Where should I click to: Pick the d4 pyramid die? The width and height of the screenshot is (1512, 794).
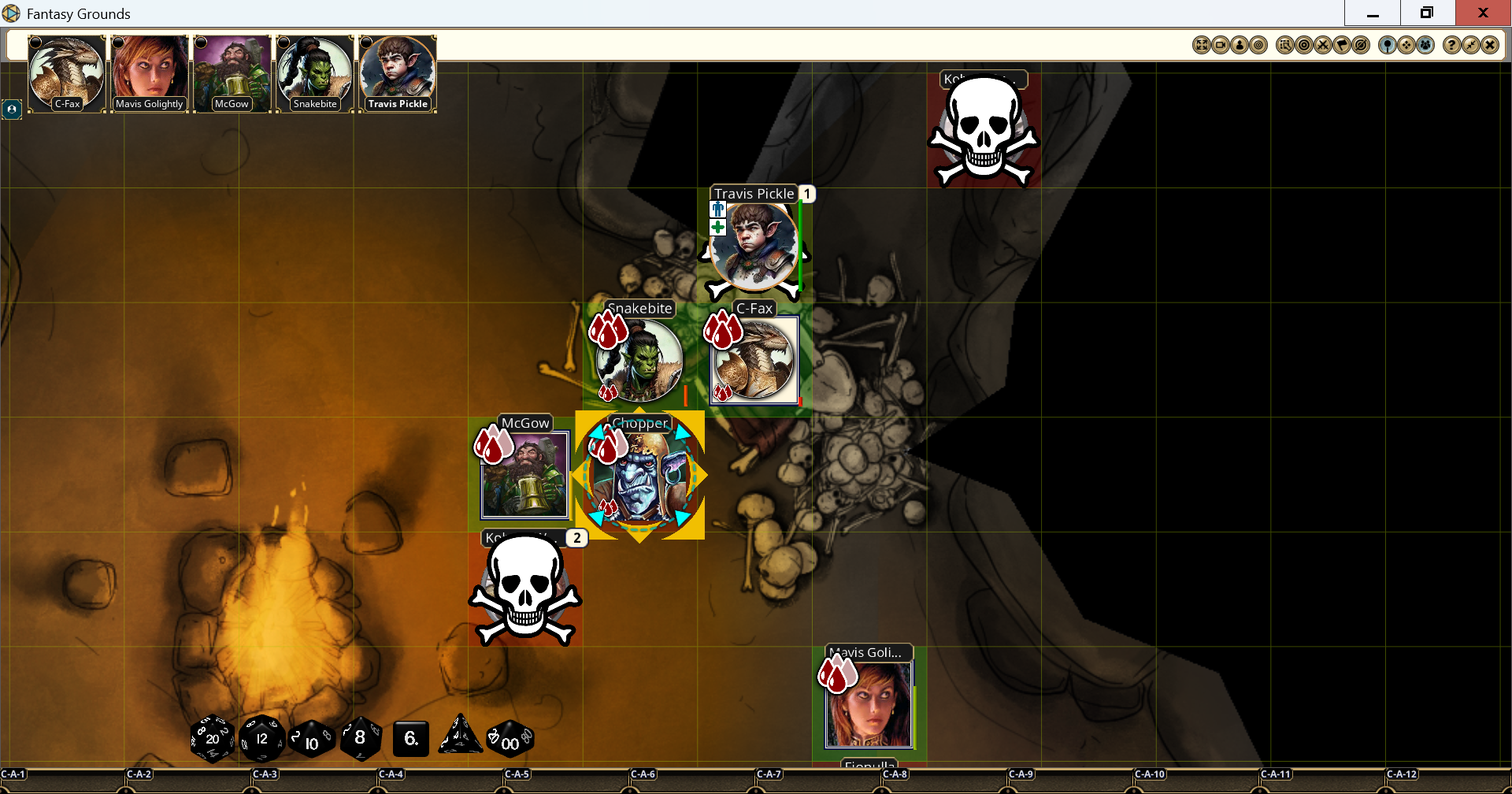(x=461, y=736)
